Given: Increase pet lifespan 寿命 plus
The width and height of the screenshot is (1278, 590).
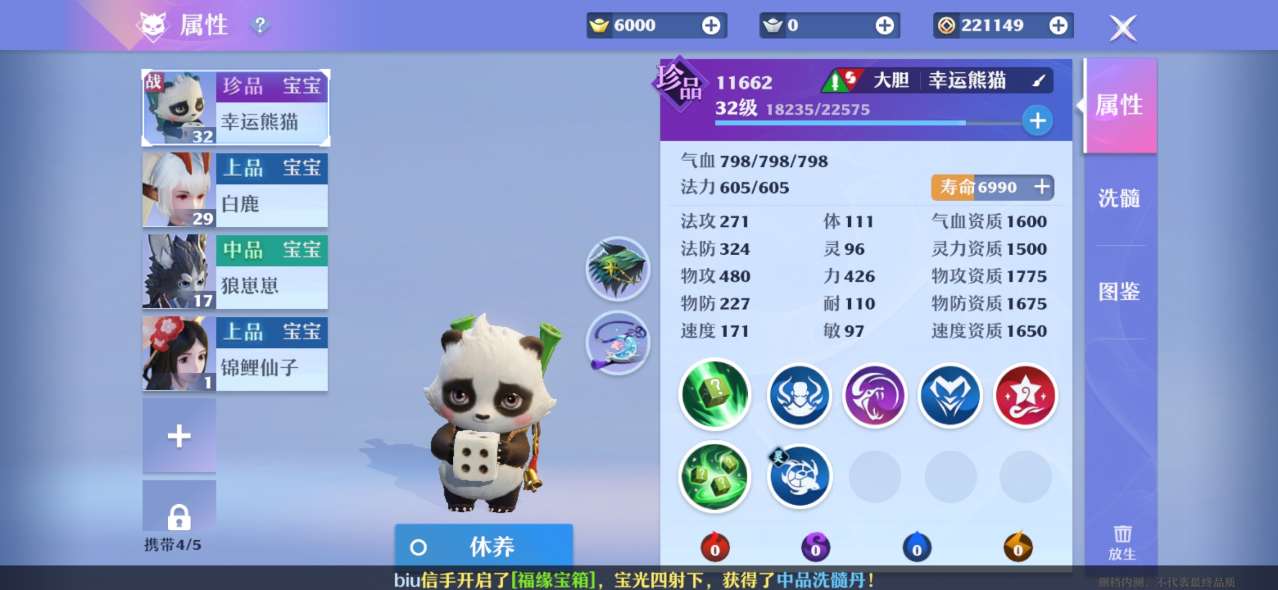Looking at the screenshot, I should (x=1041, y=187).
